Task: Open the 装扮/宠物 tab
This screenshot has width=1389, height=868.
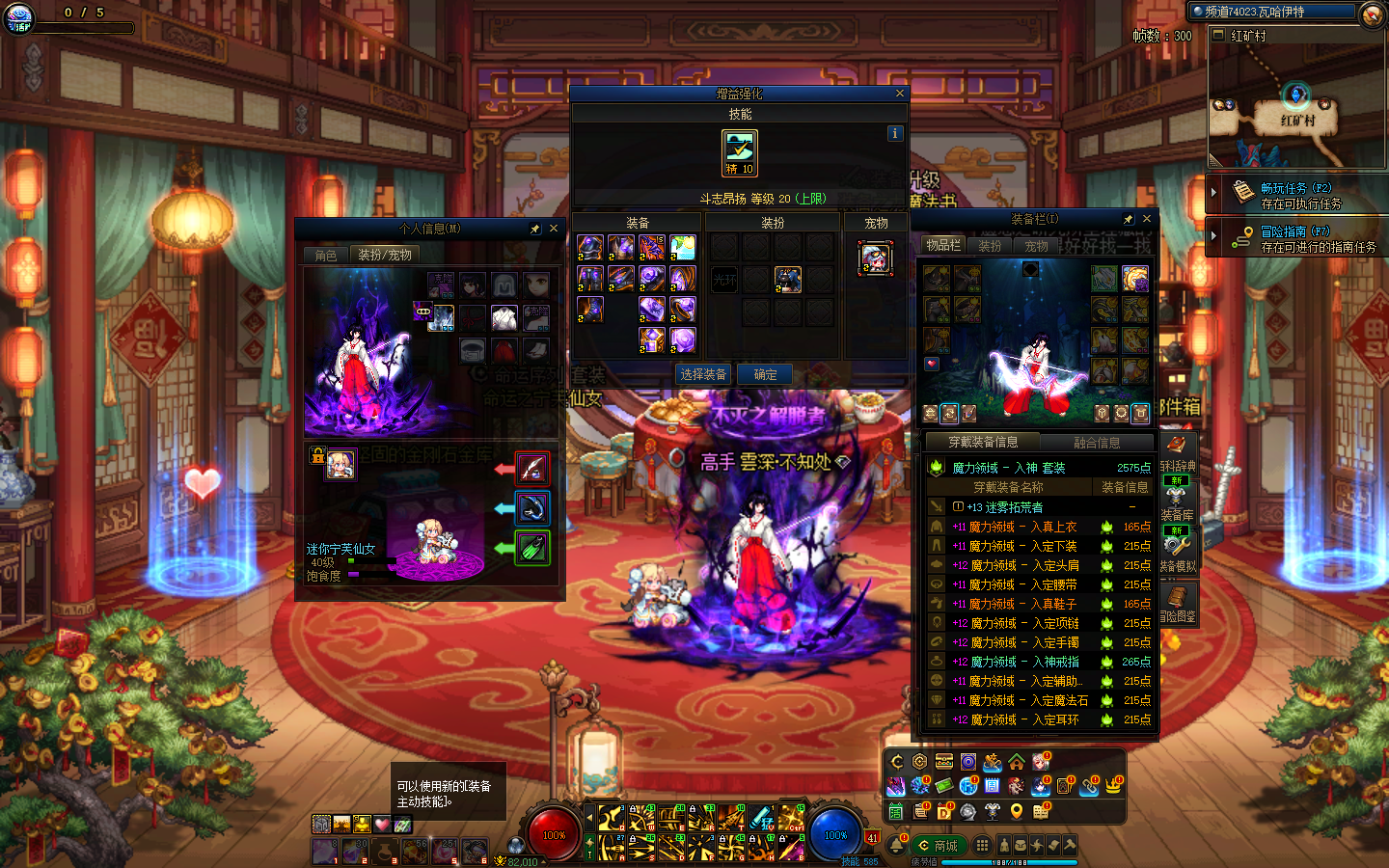Action: pyautogui.click(x=385, y=255)
